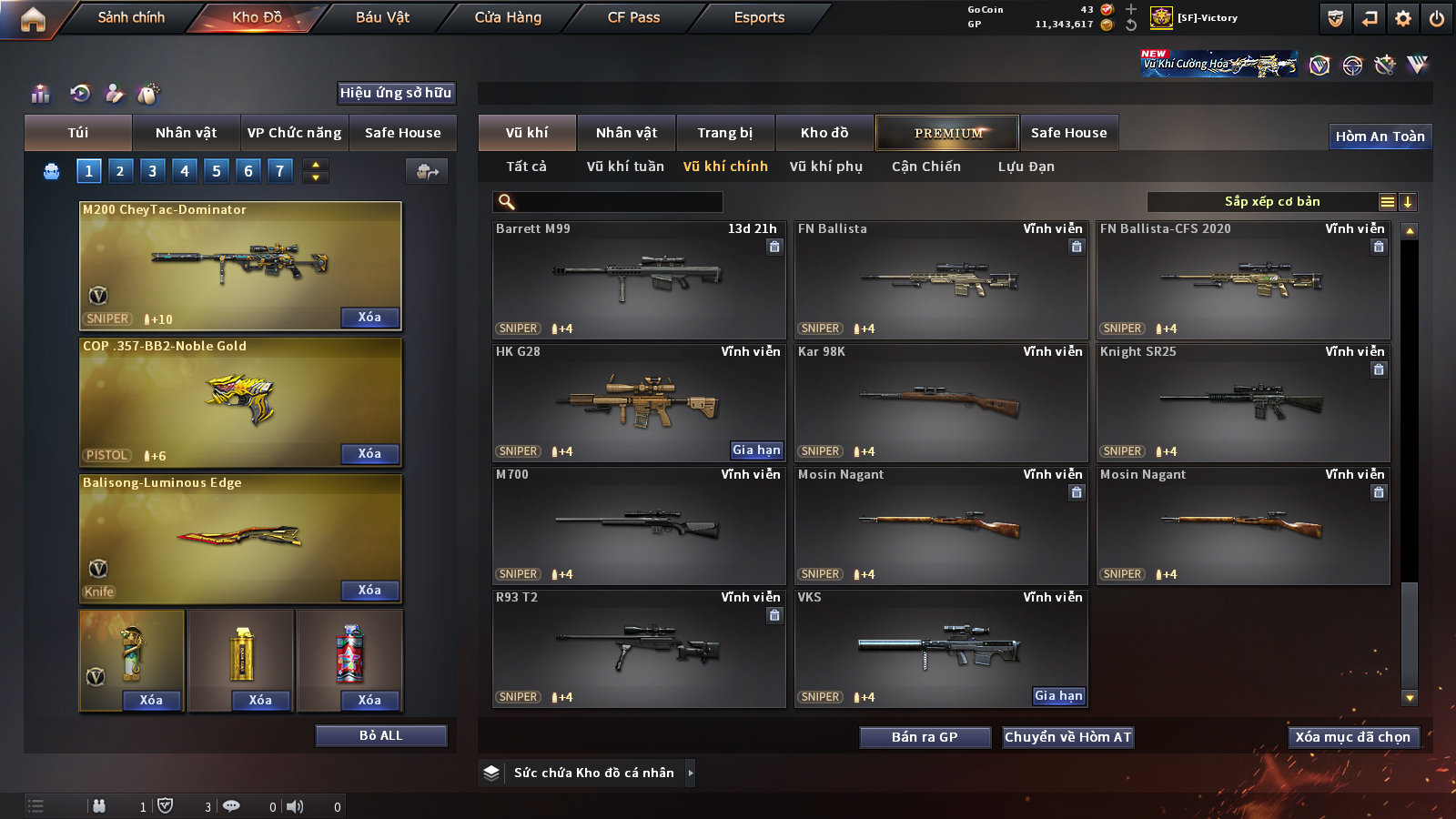1456x819 pixels.
Task: Switch to the Cửa Hàng shop tab
Action: [508, 17]
